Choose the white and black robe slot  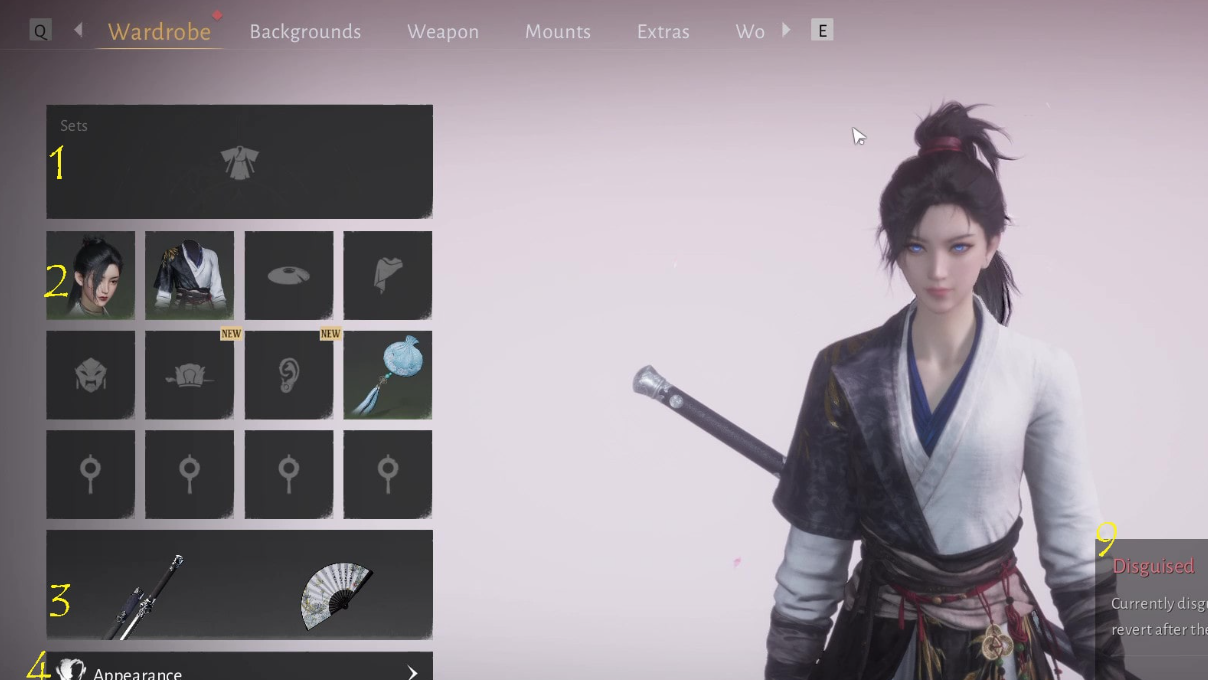pos(189,276)
